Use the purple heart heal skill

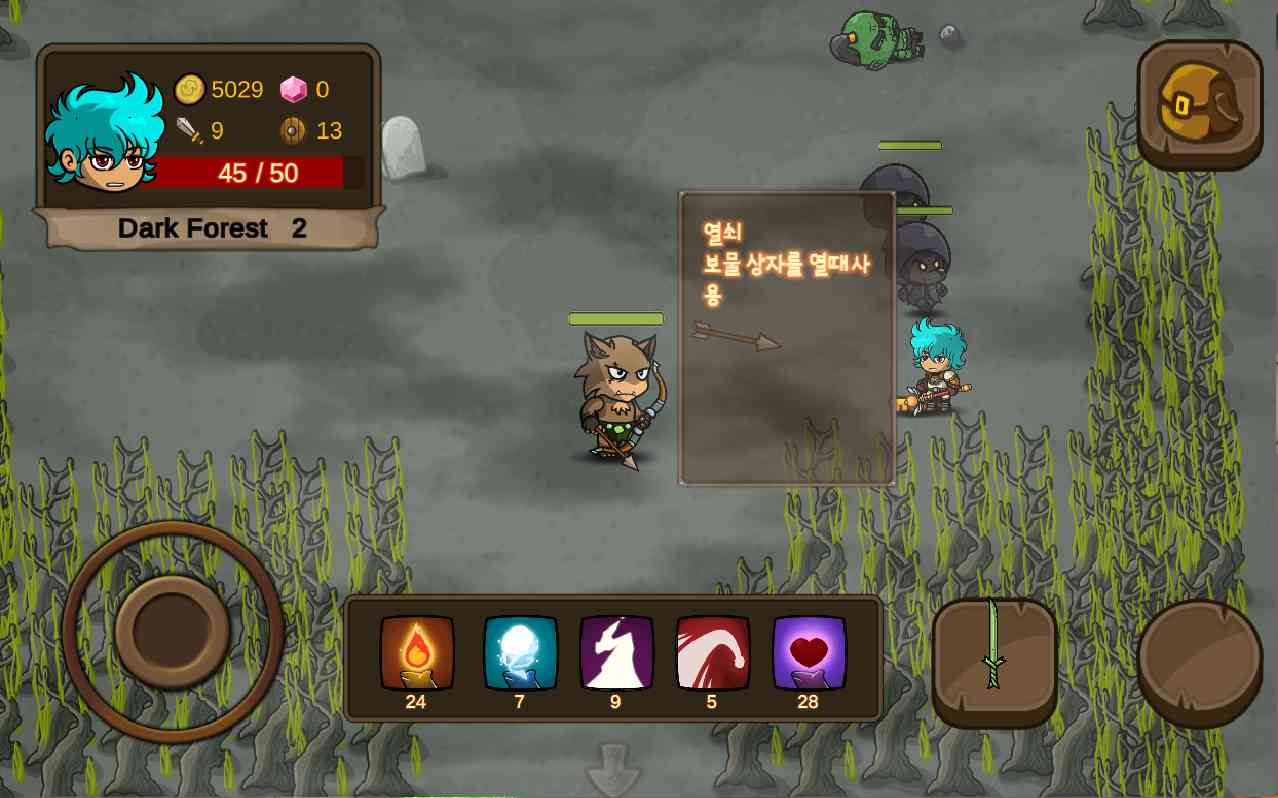point(809,653)
